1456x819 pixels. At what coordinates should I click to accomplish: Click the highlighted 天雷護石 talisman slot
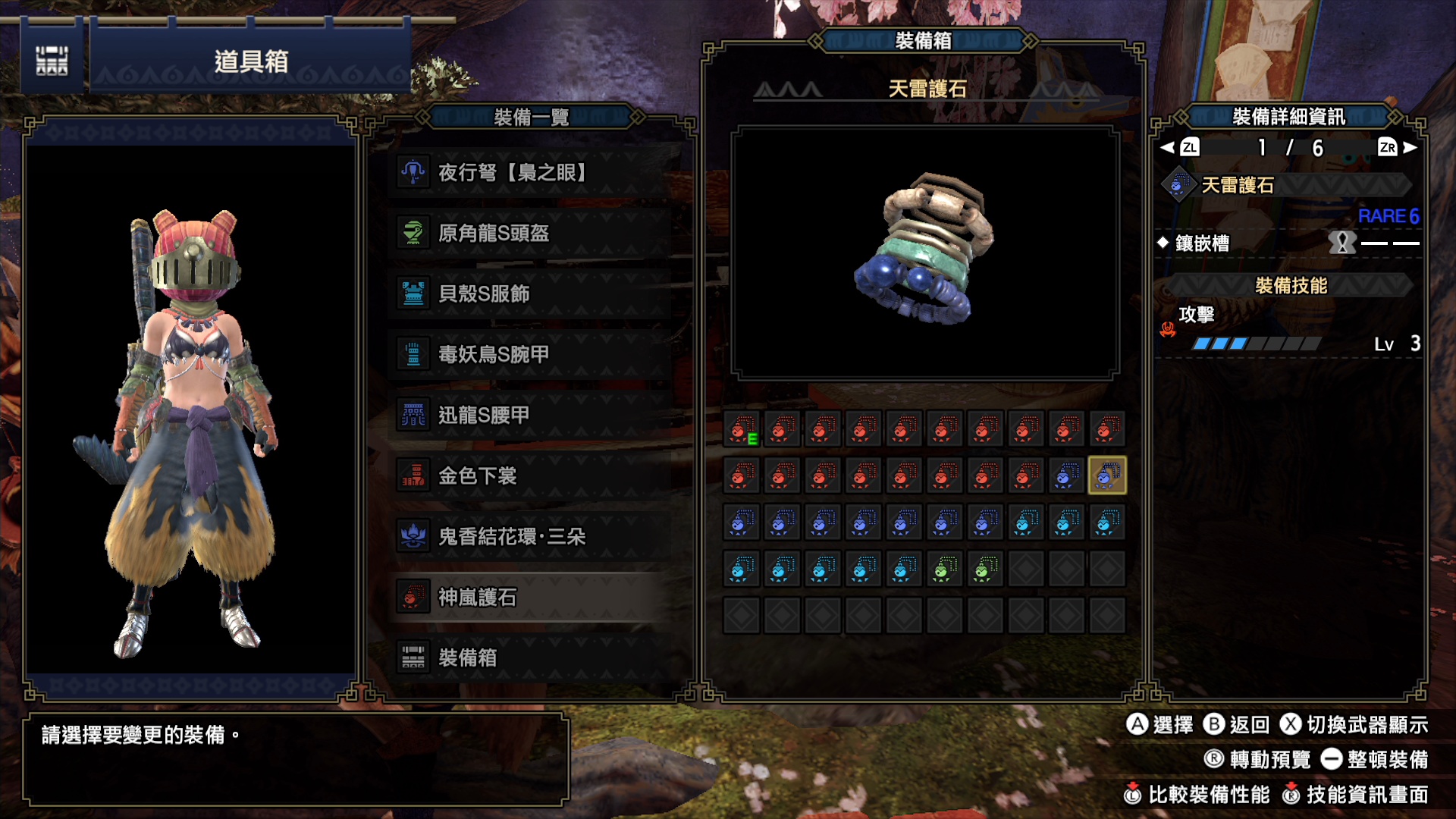(1106, 476)
